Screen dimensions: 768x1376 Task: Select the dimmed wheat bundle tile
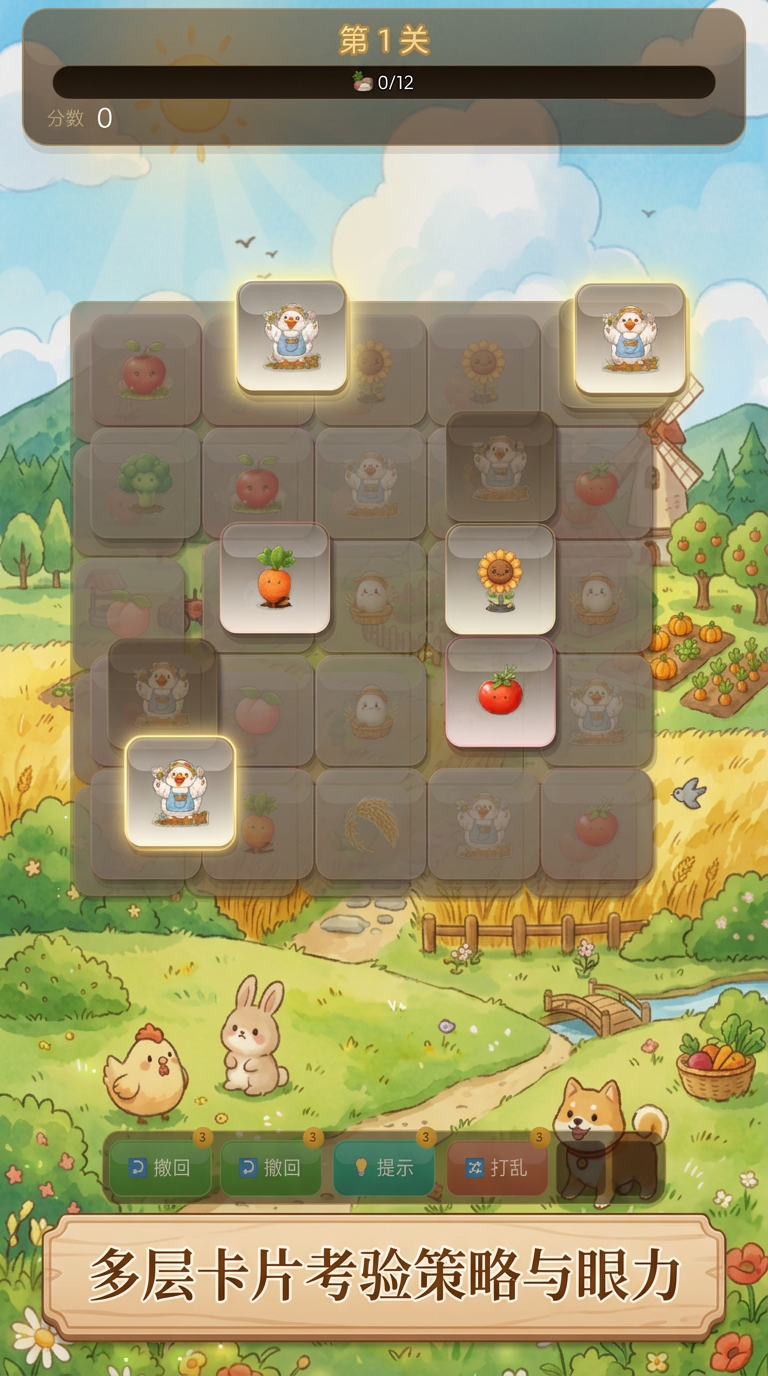pos(371,825)
